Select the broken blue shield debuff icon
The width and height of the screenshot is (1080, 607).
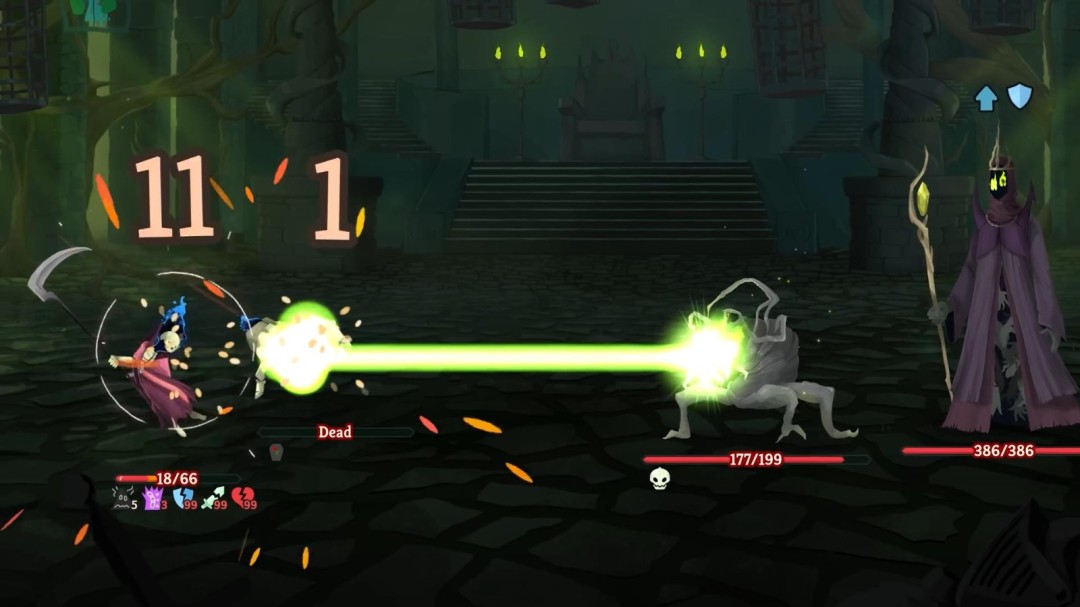[x=183, y=497]
